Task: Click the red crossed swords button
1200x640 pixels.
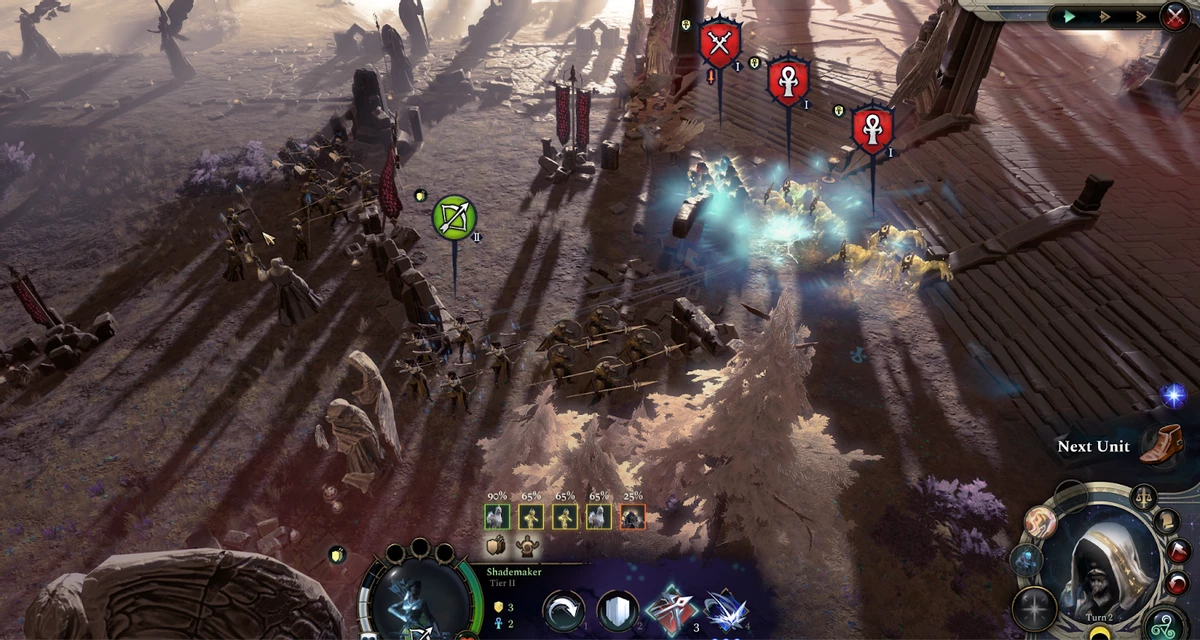Action: coord(1174,16)
